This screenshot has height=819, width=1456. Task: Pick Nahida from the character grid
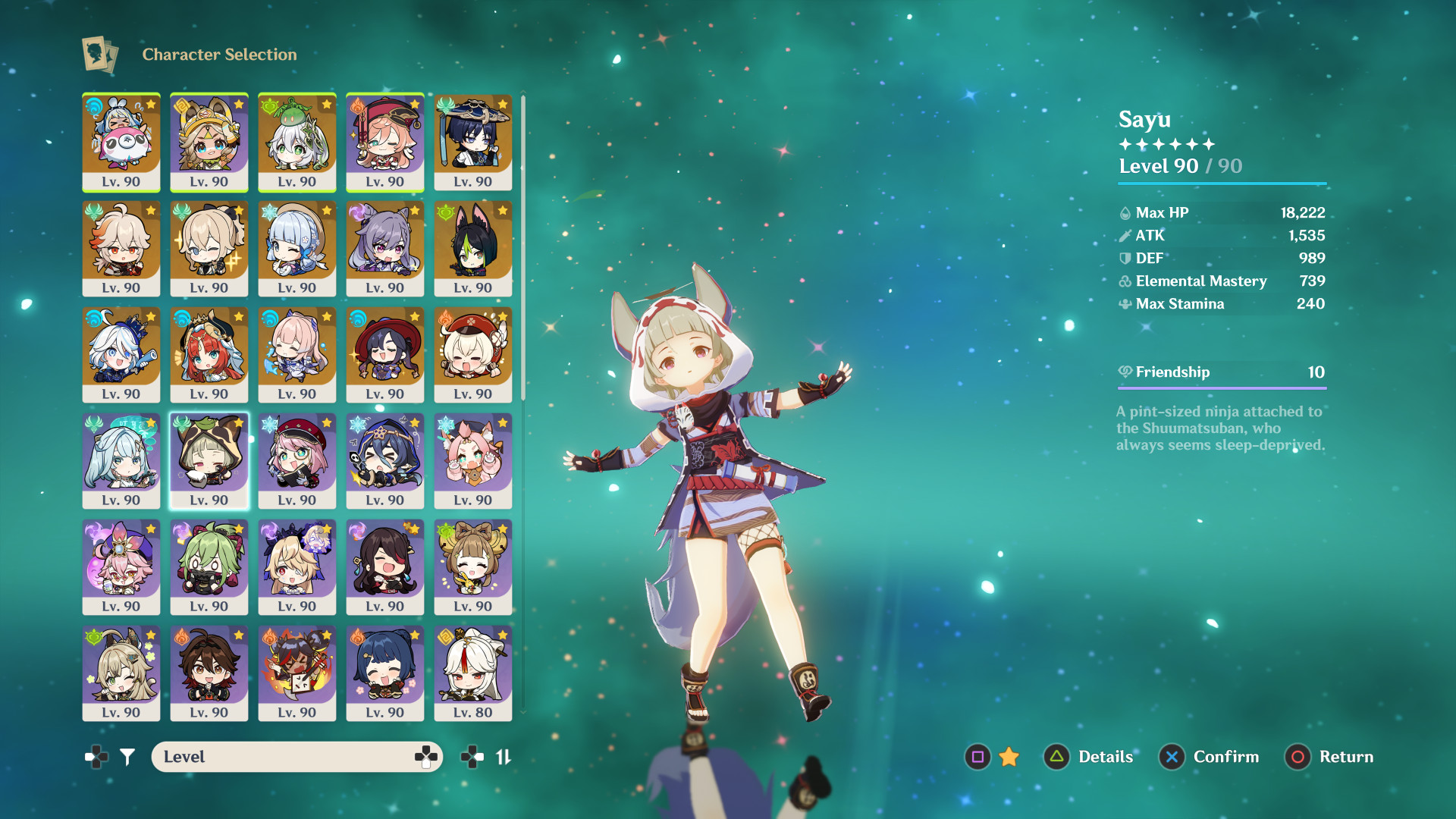(297, 142)
